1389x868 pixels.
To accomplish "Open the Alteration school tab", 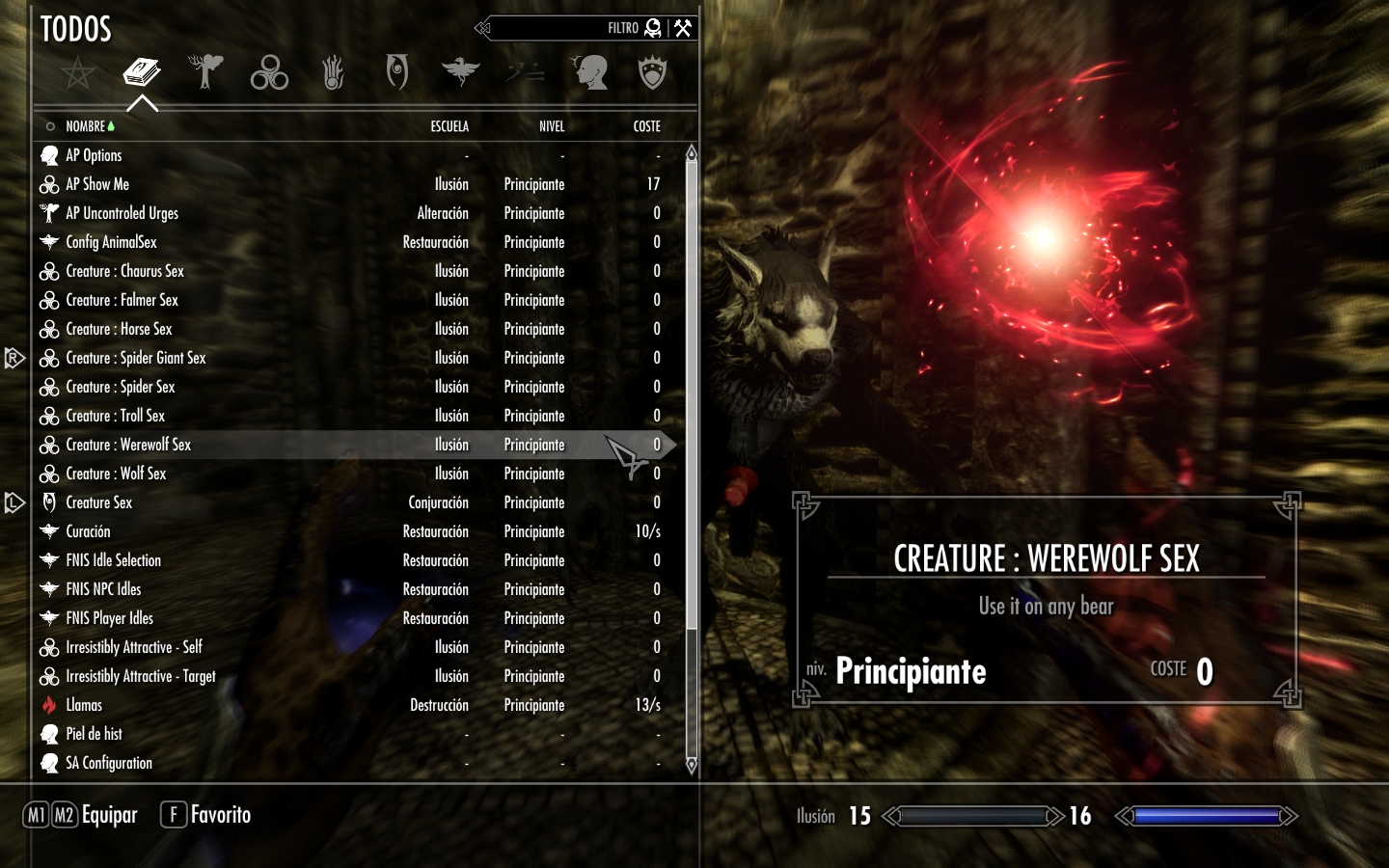I will (205, 72).
